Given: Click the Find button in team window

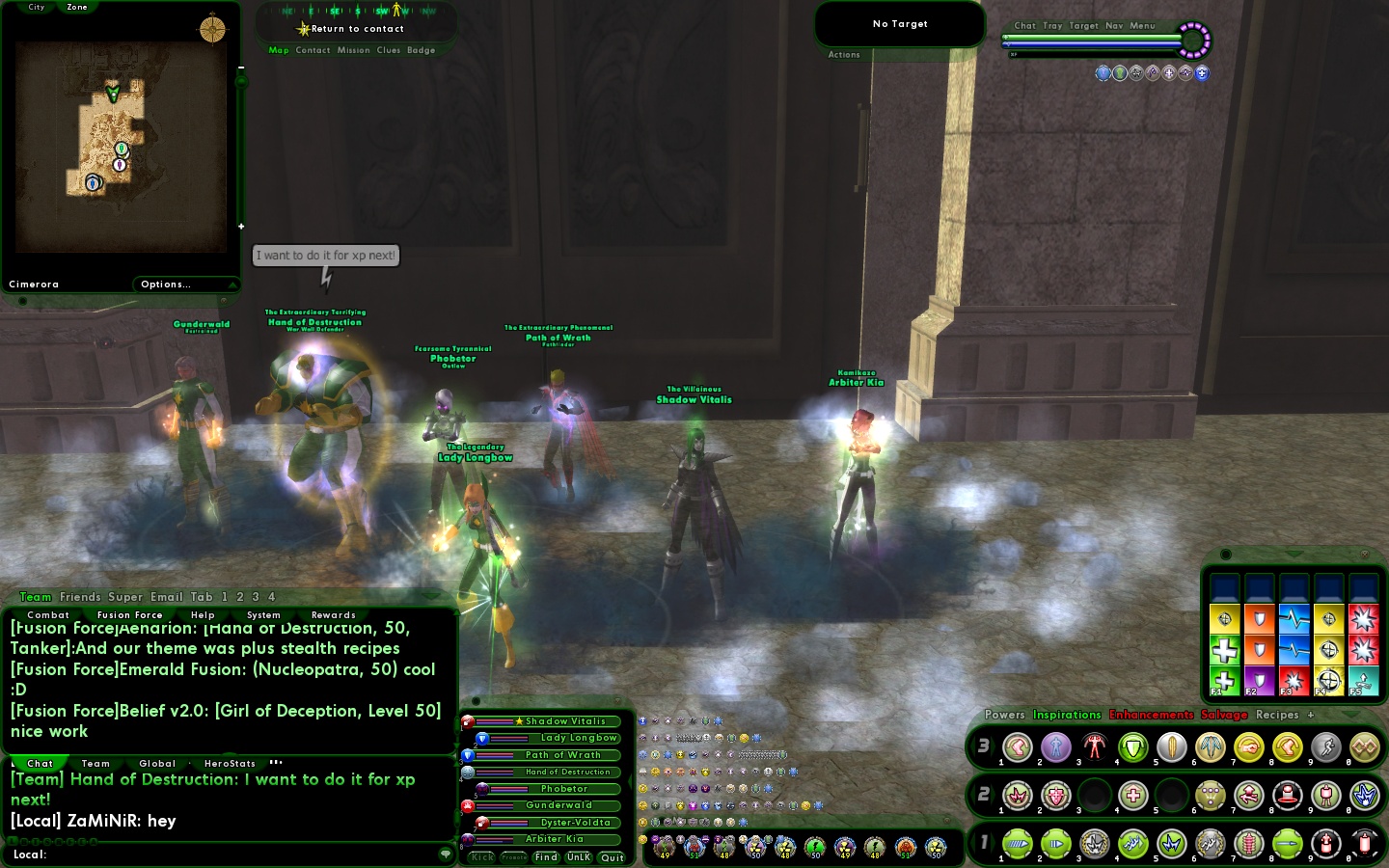Looking at the screenshot, I should [546, 857].
